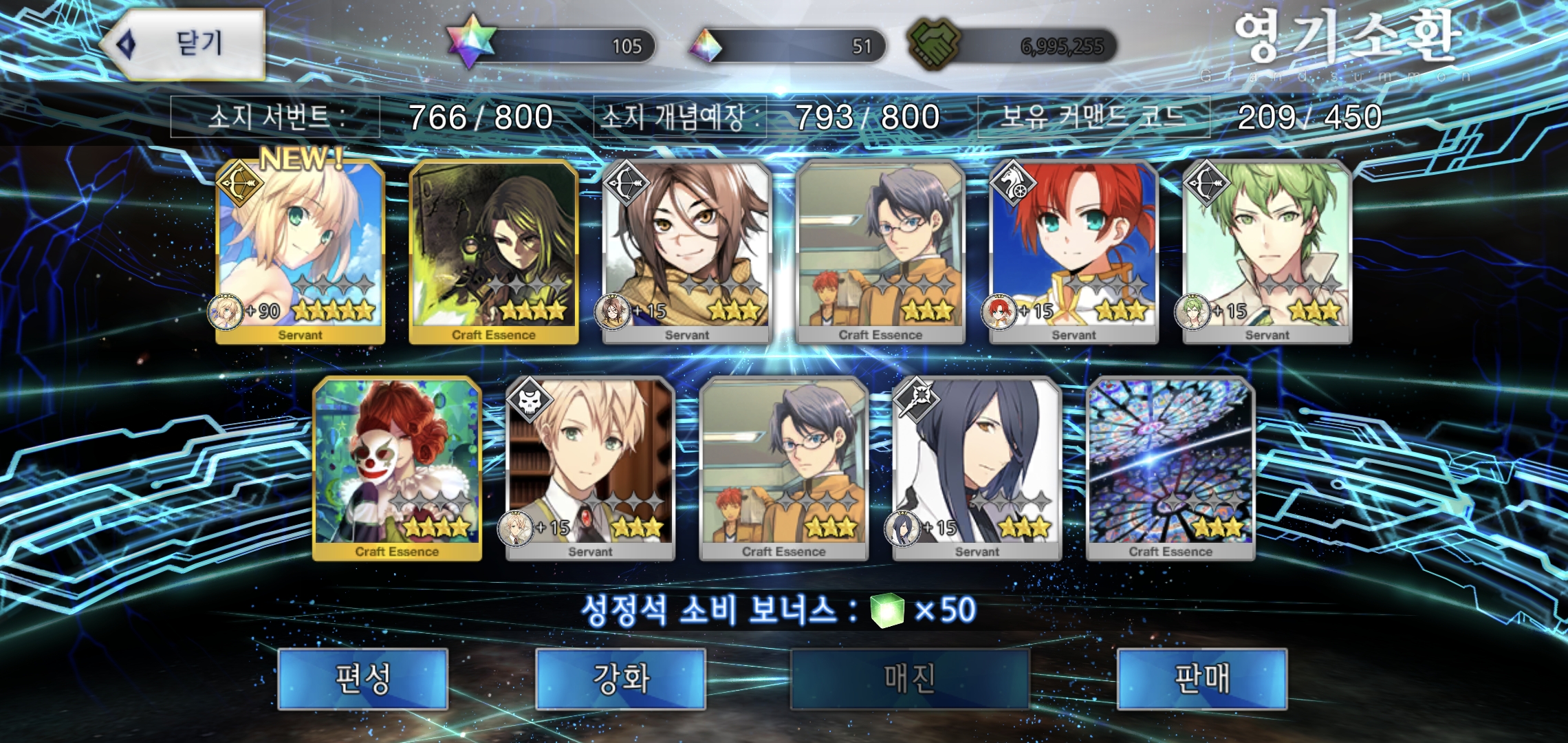Viewport: 1568px width, 743px height.
Task: Inspect the clown mask Craft Essence card
Action: (x=397, y=469)
